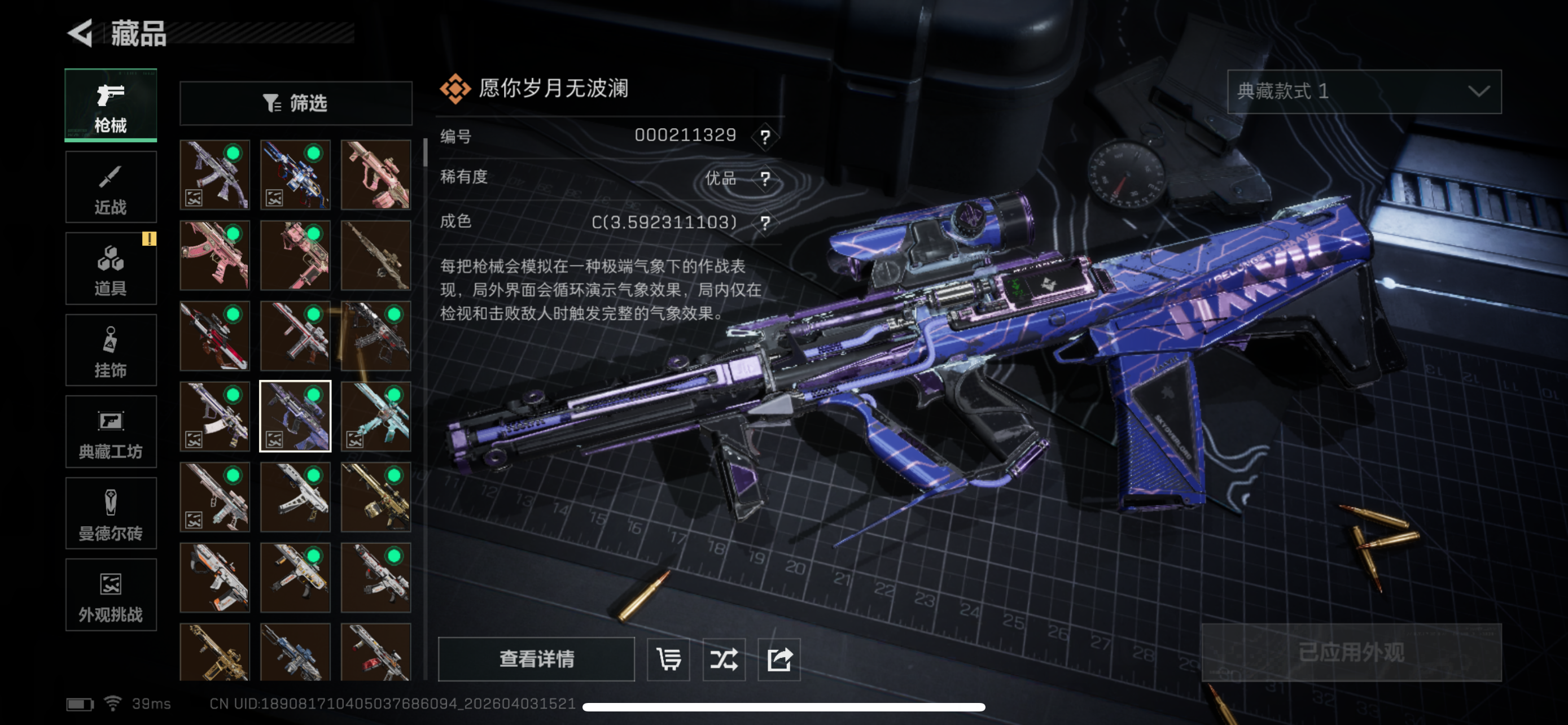Select the 道具 items tab
1568x725 pixels.
click(111, 268)
